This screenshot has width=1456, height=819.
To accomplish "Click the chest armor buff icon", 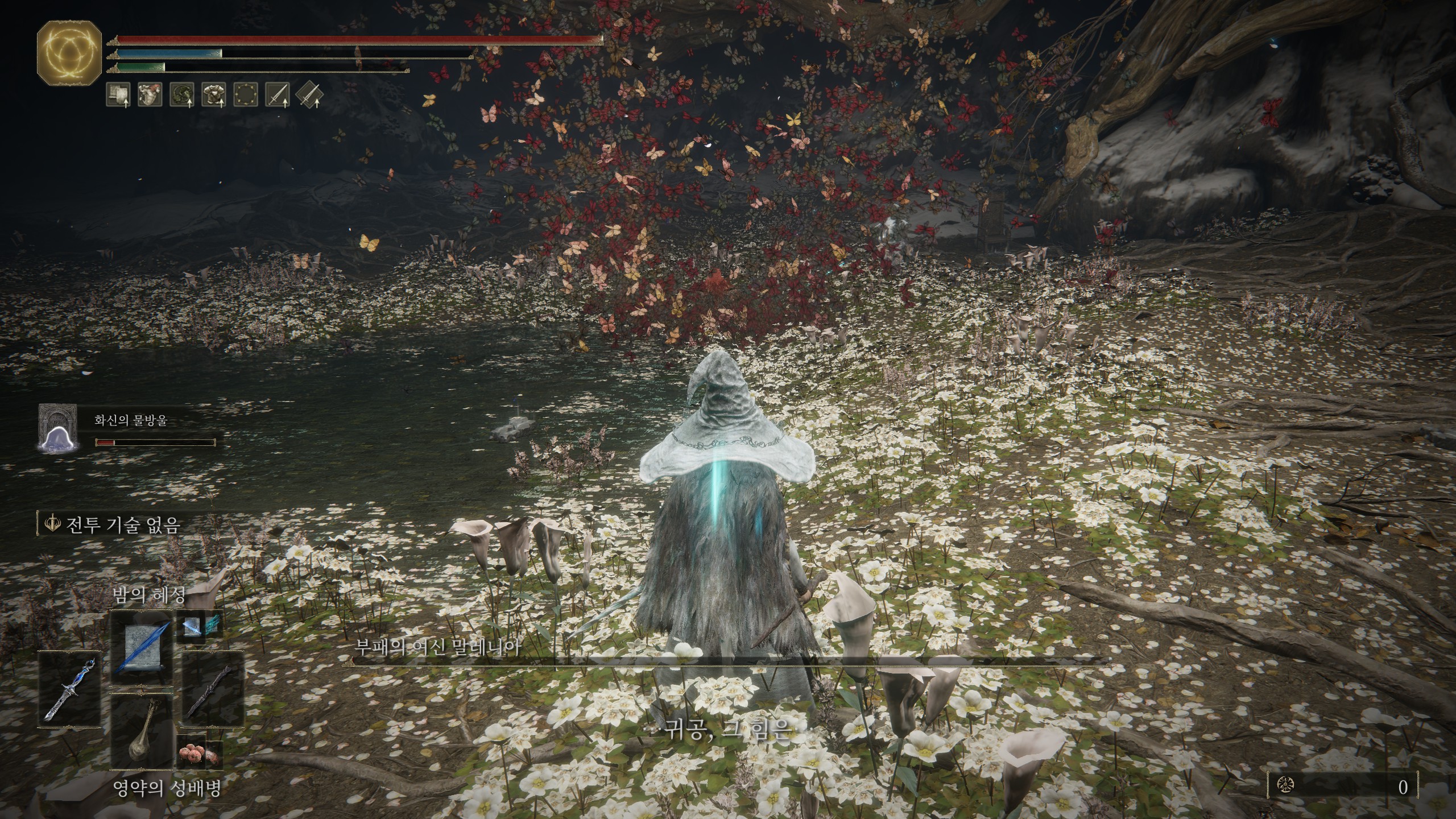I will pyautogui.click(x=214, y=94).
